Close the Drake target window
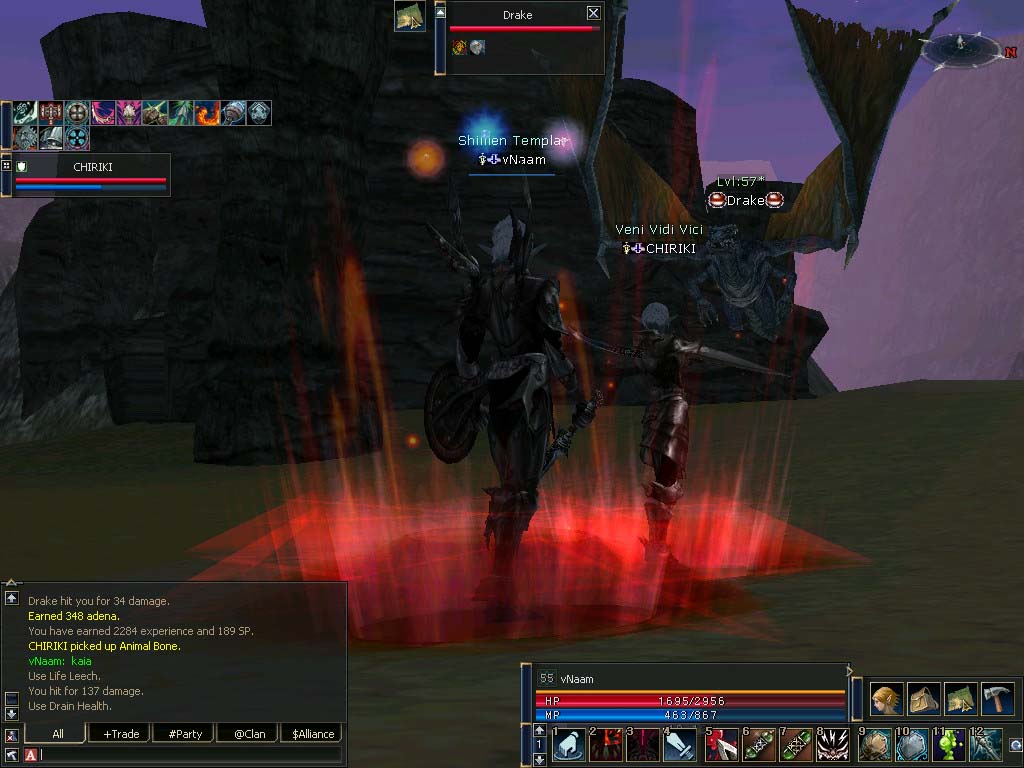This screenshot has width=1024, height=768. (x=593, y=13)
